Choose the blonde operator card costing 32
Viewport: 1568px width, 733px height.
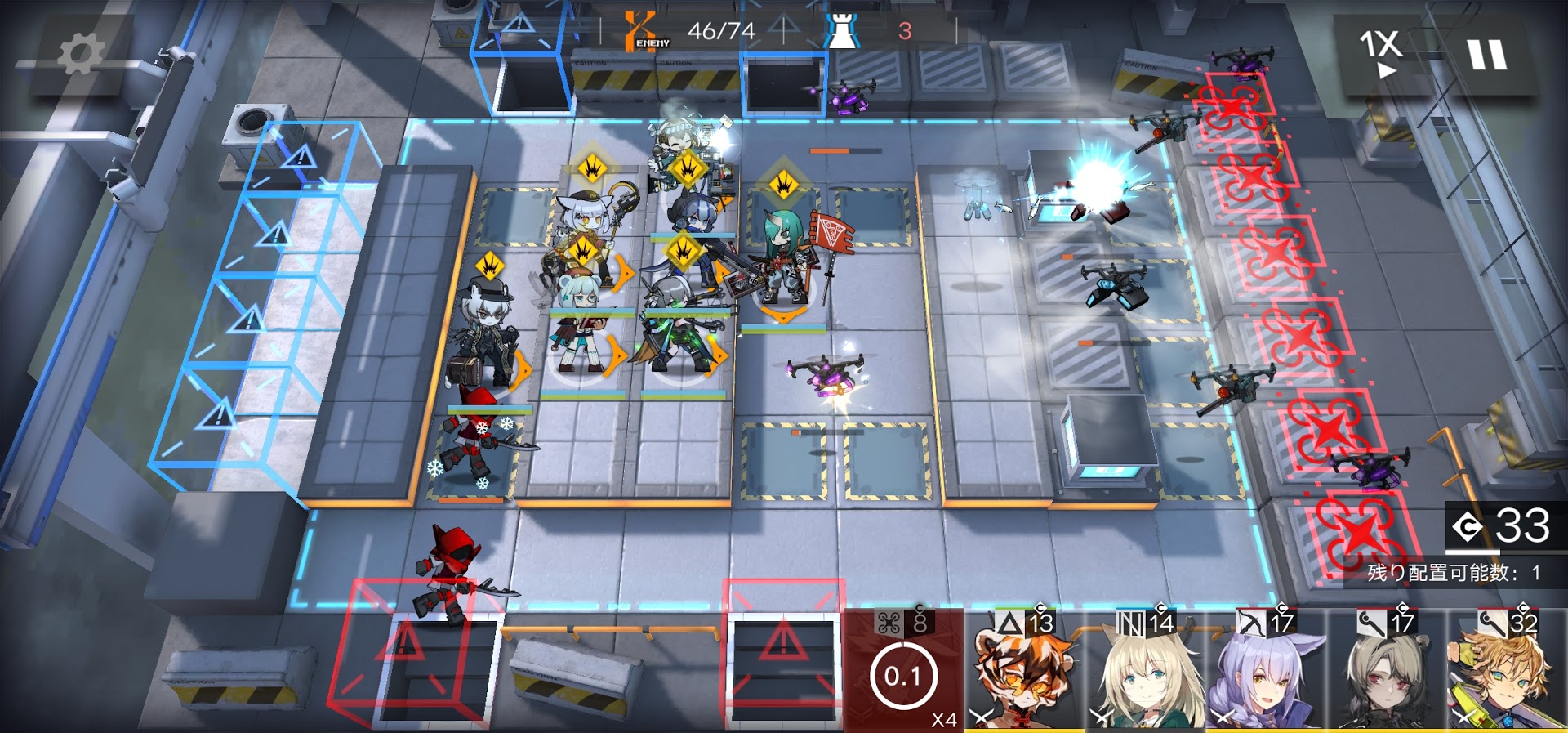pyautogui.click(x=1507, y=670)
